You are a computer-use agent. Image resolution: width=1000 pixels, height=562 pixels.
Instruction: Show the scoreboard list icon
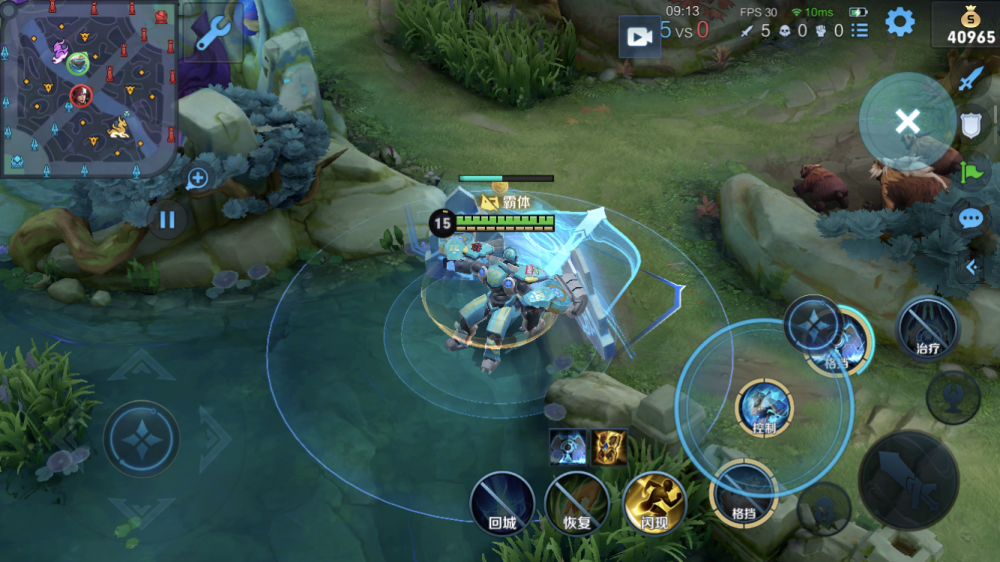859,31
